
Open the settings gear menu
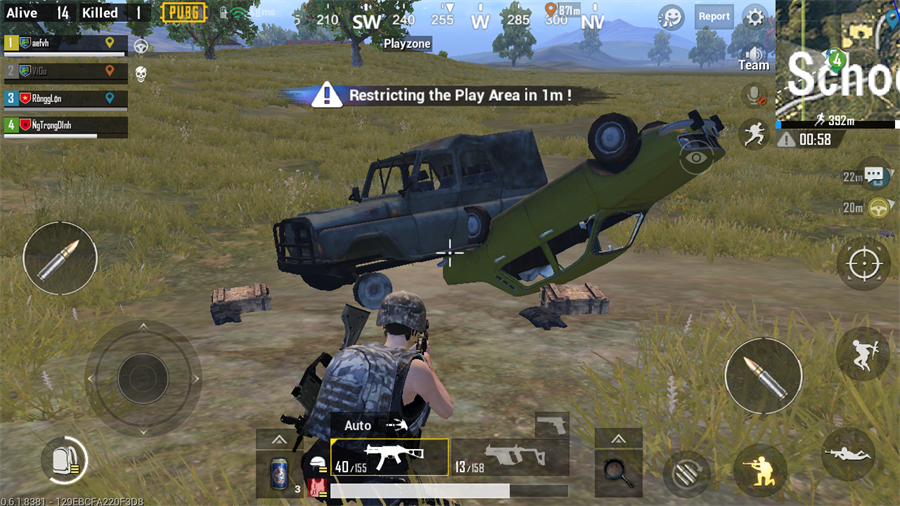tap(756, 16)
